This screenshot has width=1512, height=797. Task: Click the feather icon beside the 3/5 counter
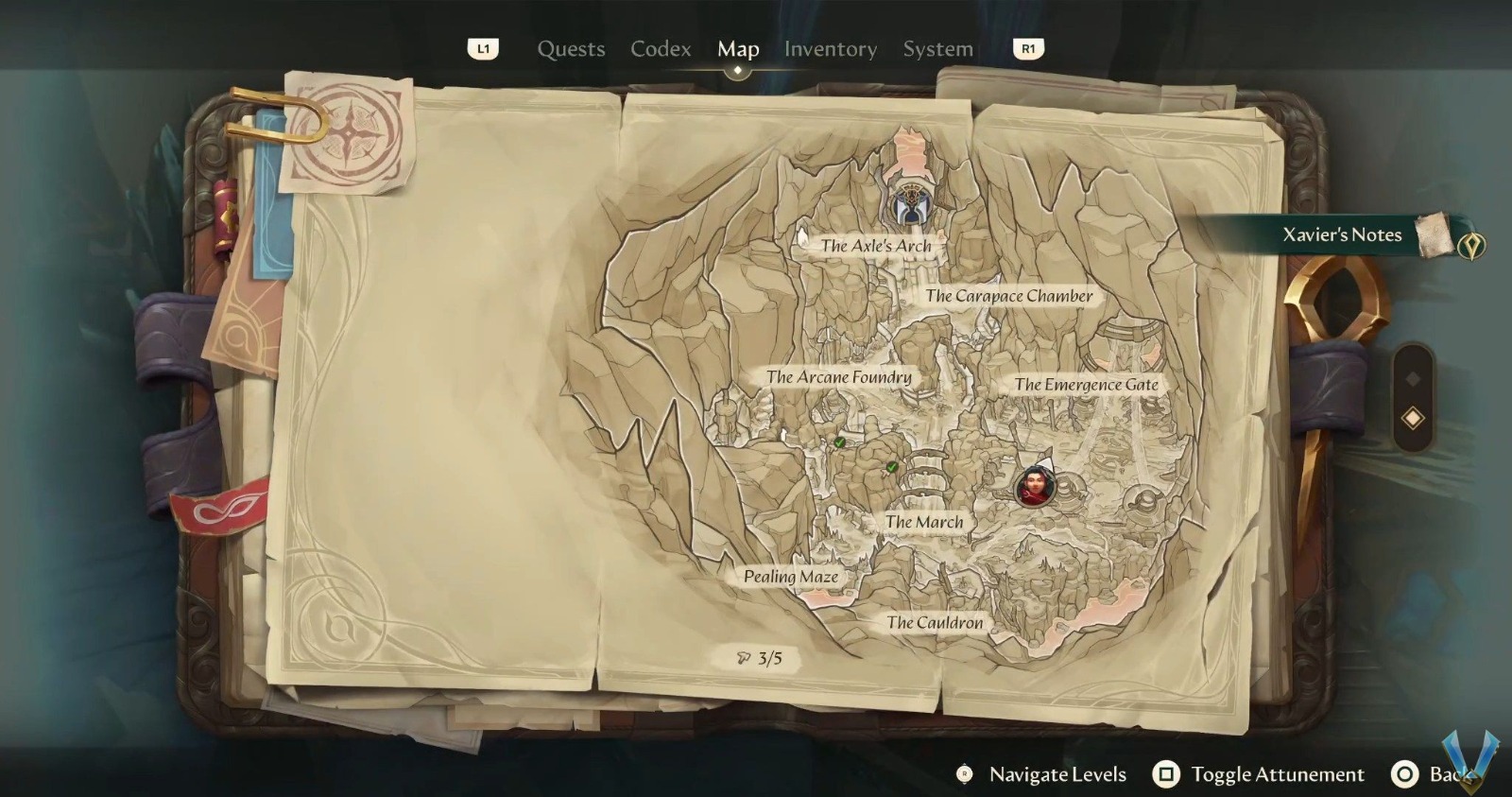(x=743, y=657)
